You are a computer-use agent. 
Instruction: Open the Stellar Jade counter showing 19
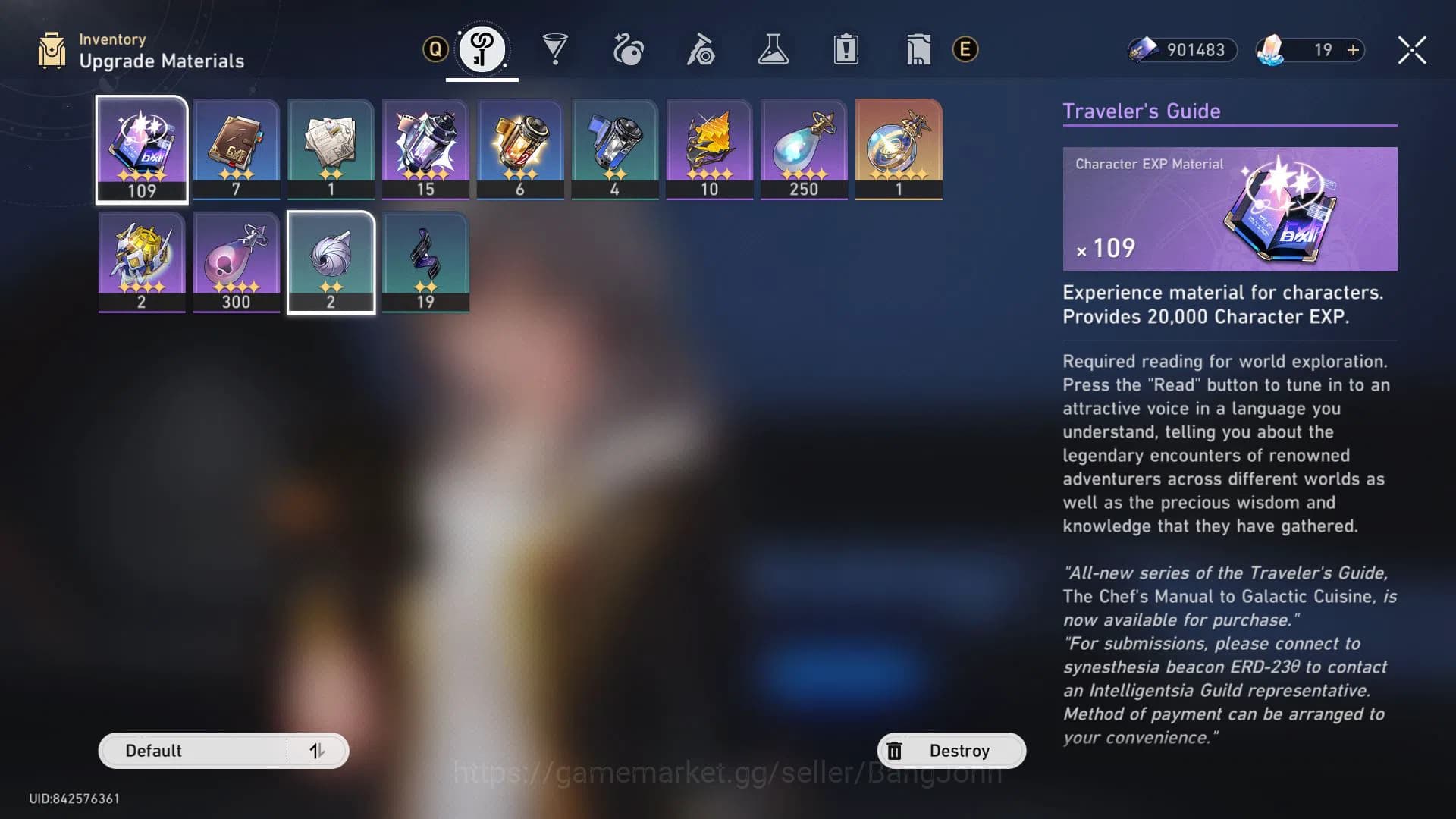point(1321,51)
